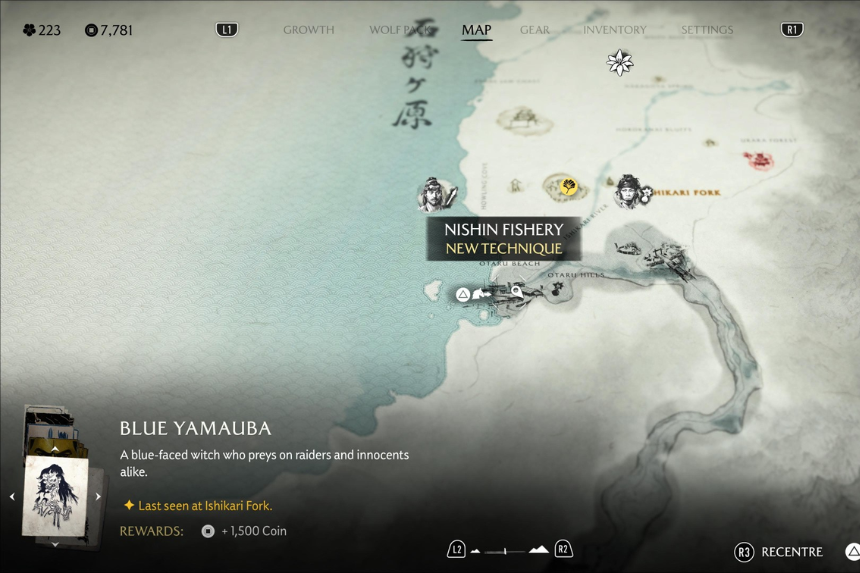Open the Inventory tab
Viewport: 860px width, 573px height.
[x=614, y=30]
